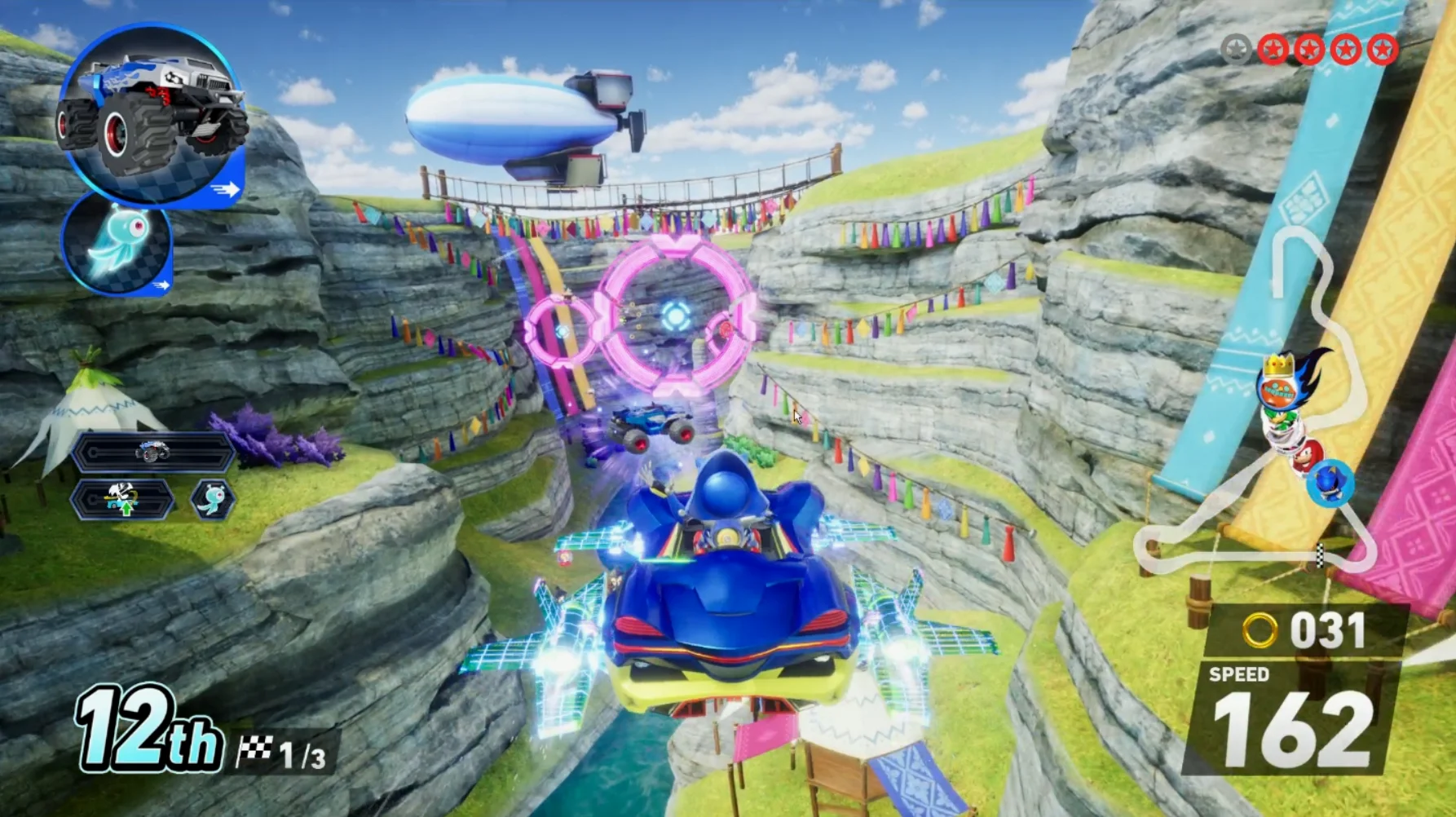Activate the cyan wisp item in the round slot
This screenshot has height=817, width=1456.
pos(118,243)
